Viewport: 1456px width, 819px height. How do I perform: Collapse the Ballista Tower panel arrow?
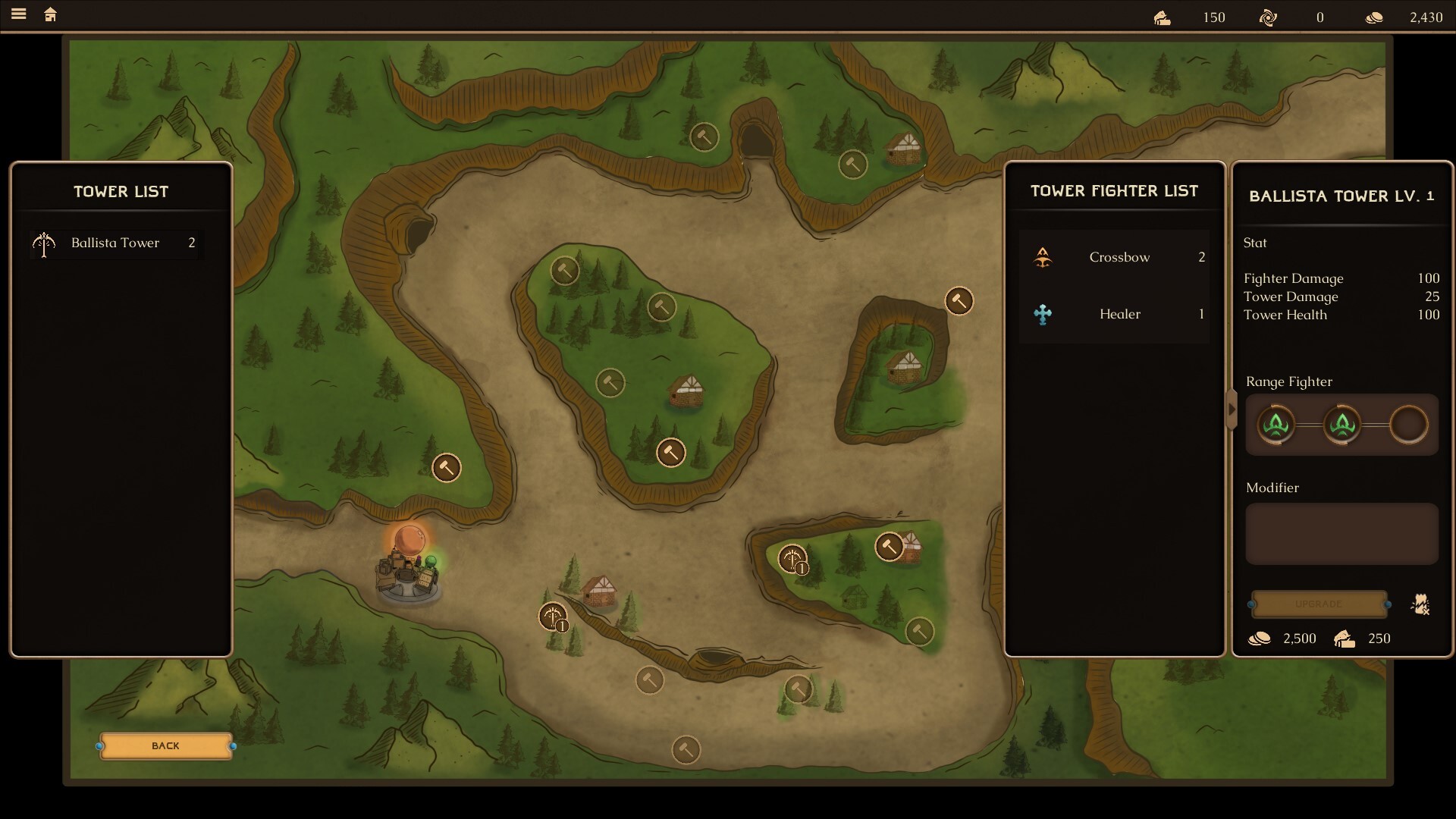1232,410
